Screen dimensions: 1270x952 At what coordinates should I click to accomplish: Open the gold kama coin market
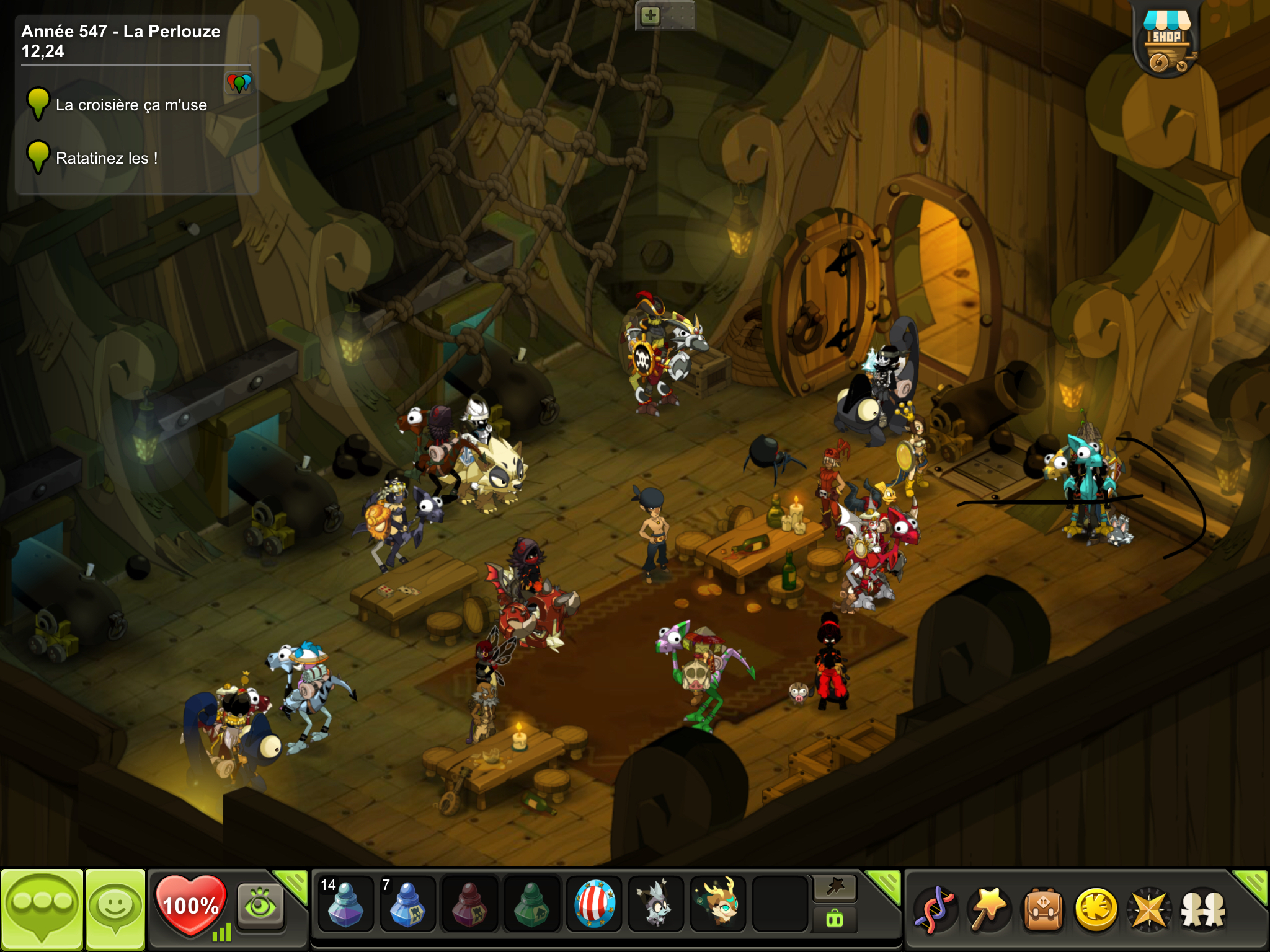(1096, 910)
